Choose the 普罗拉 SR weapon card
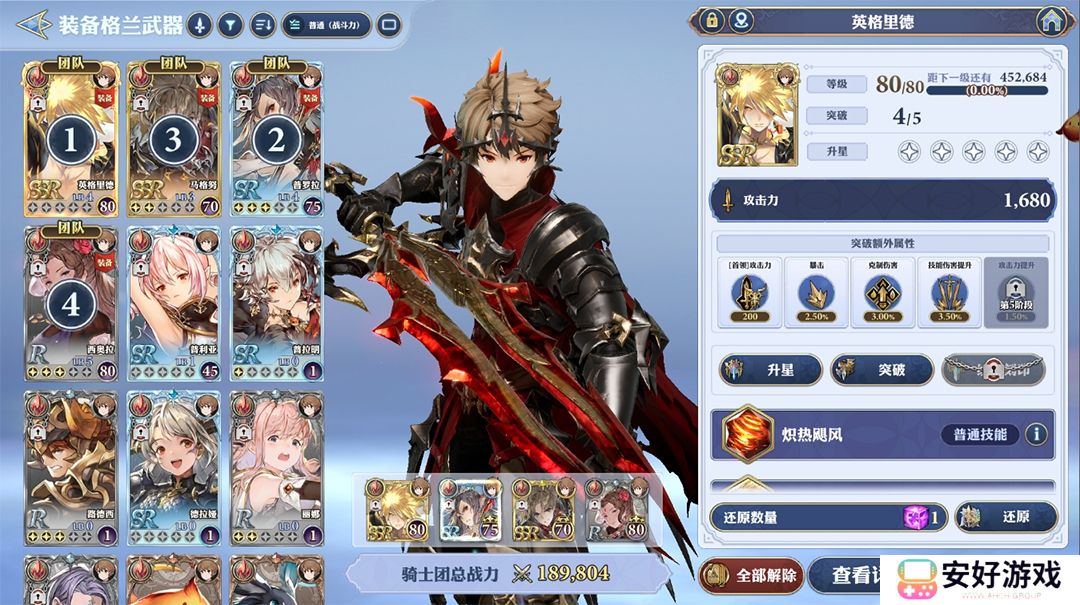Image resolution: width=1080 pixels, height=605 pixels. pos(276,138)
